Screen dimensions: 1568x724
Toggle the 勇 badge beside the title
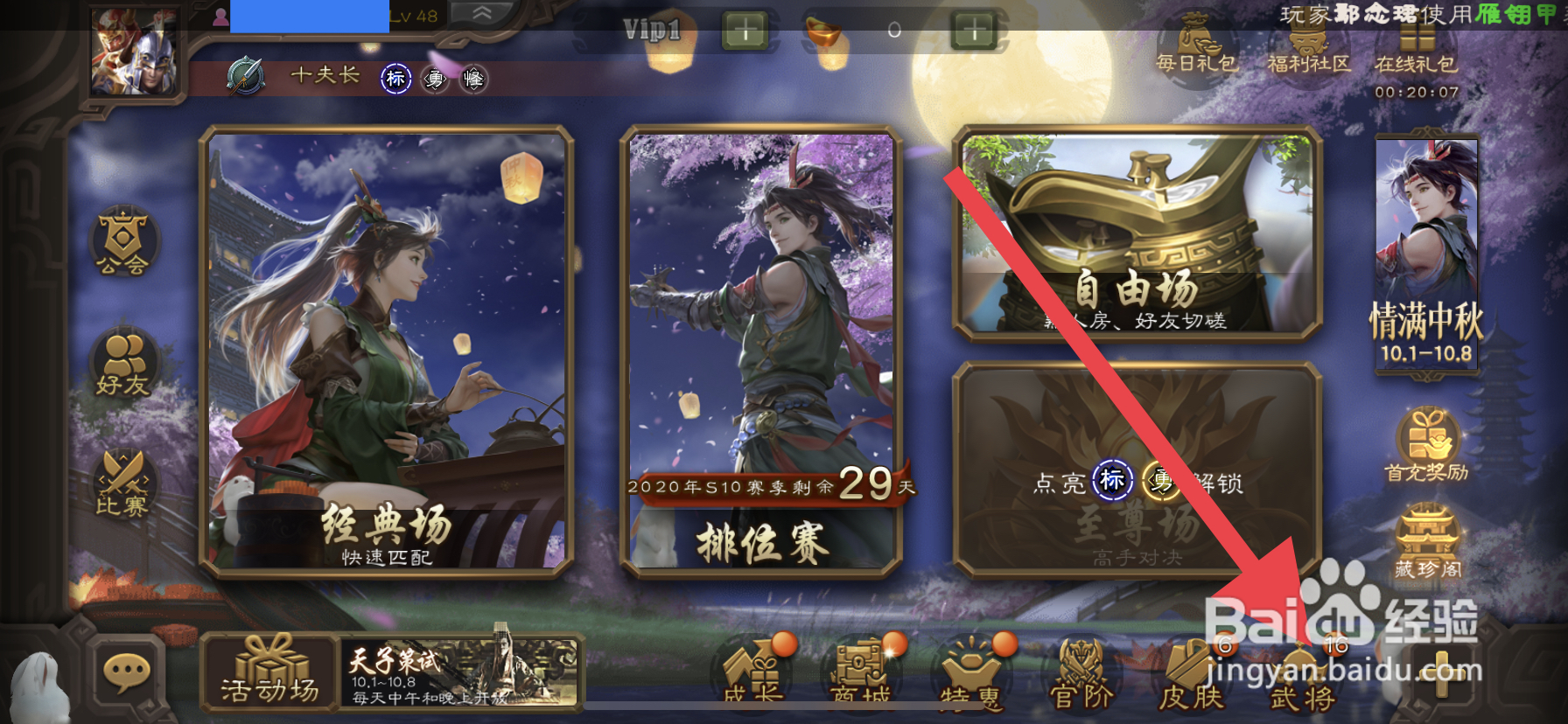click(434, 80)
